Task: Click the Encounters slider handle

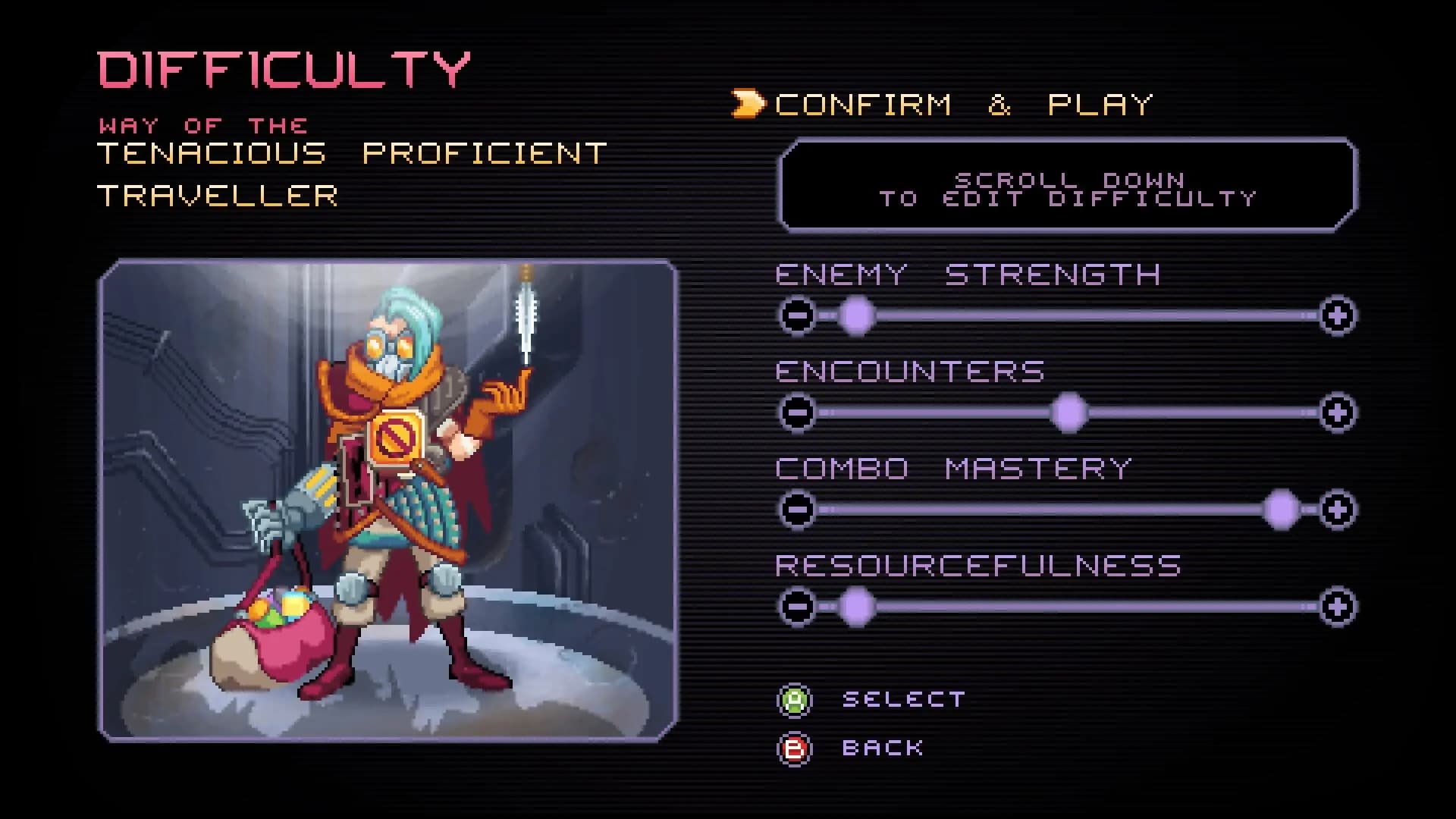Action: 1069,411
